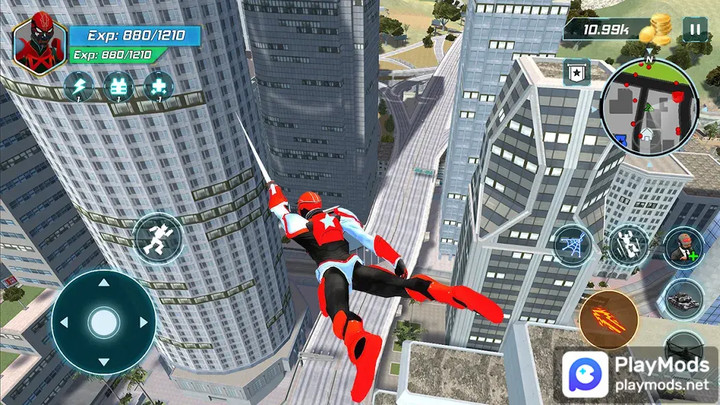Open the police star badge icon
This screenshot has height=405, width=720.
575,72
